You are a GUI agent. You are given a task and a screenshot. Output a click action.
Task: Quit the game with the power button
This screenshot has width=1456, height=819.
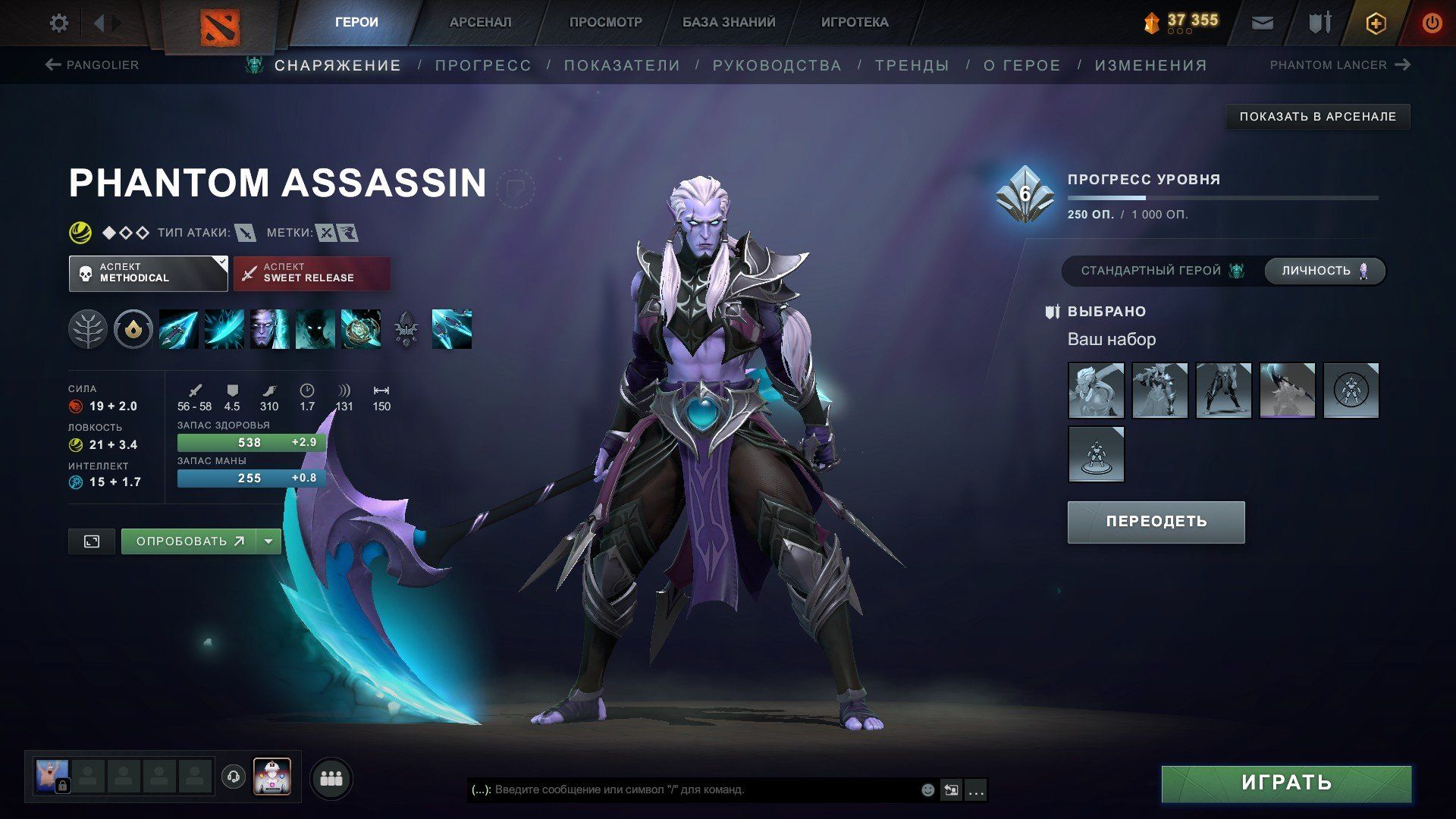click(x=1432, y=24)
